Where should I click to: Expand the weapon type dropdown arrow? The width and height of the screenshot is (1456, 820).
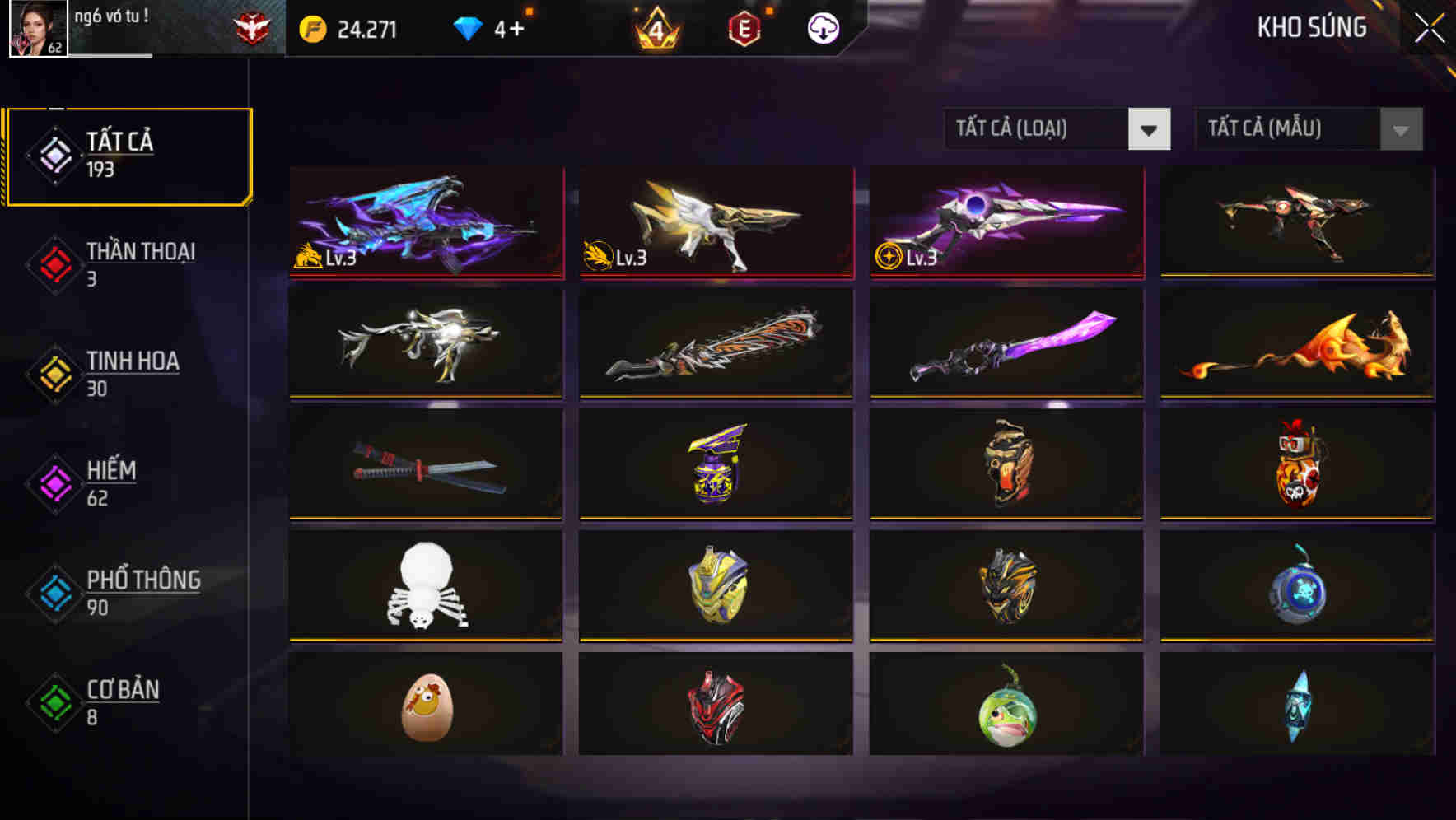[x=1149, y=129]
